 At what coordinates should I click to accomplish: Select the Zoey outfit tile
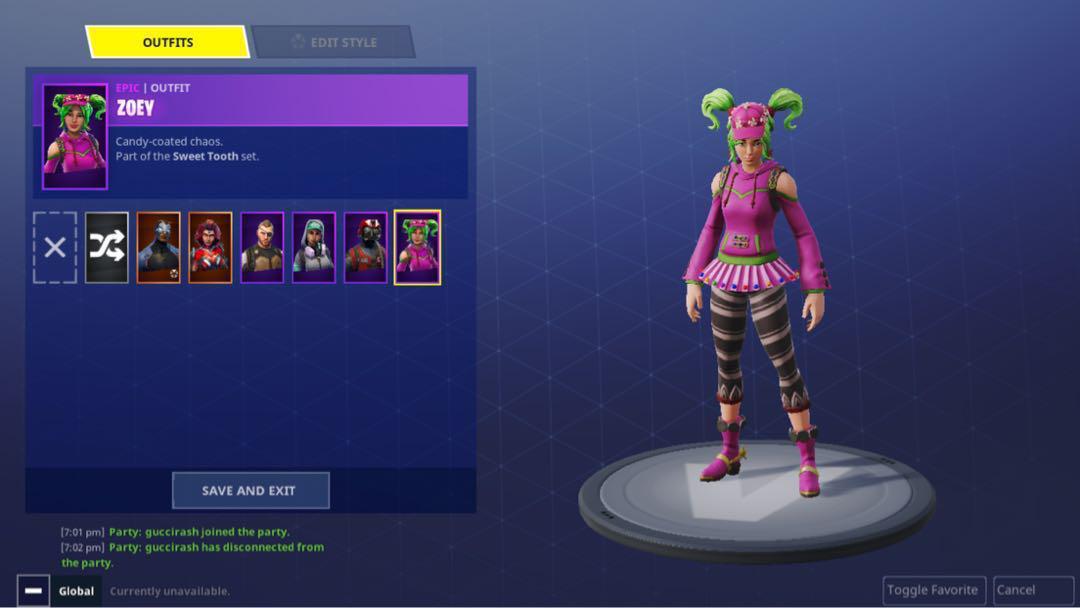coord(417,247)
